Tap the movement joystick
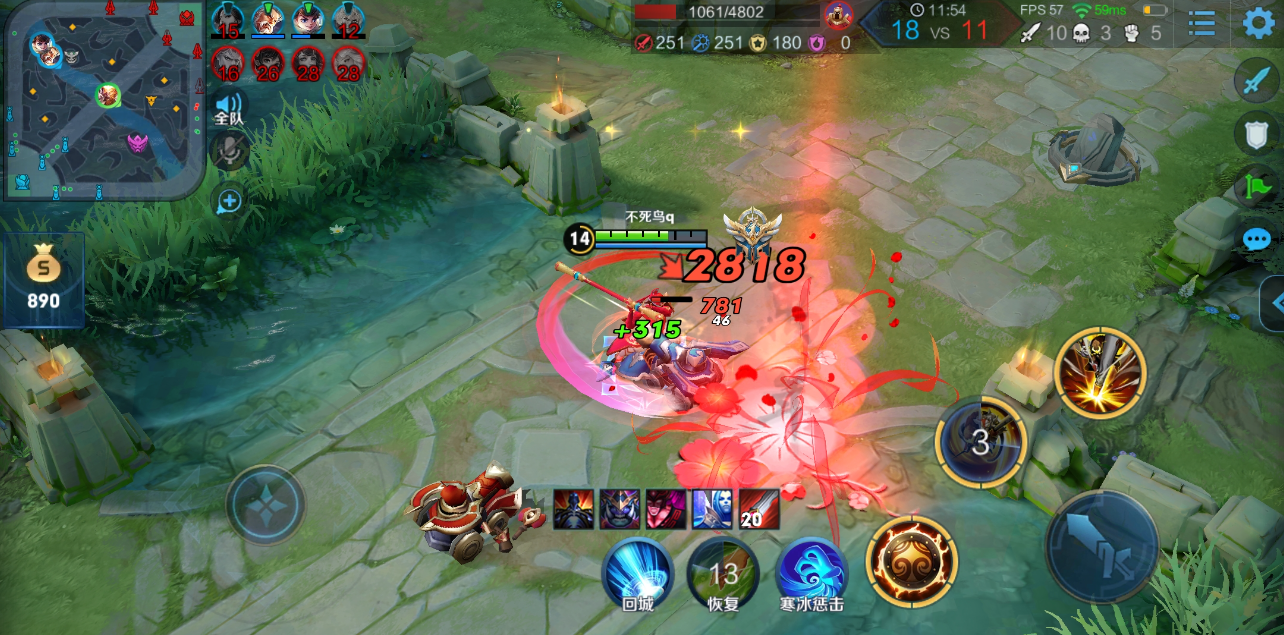1284x635 pixels. click(265, 505)
